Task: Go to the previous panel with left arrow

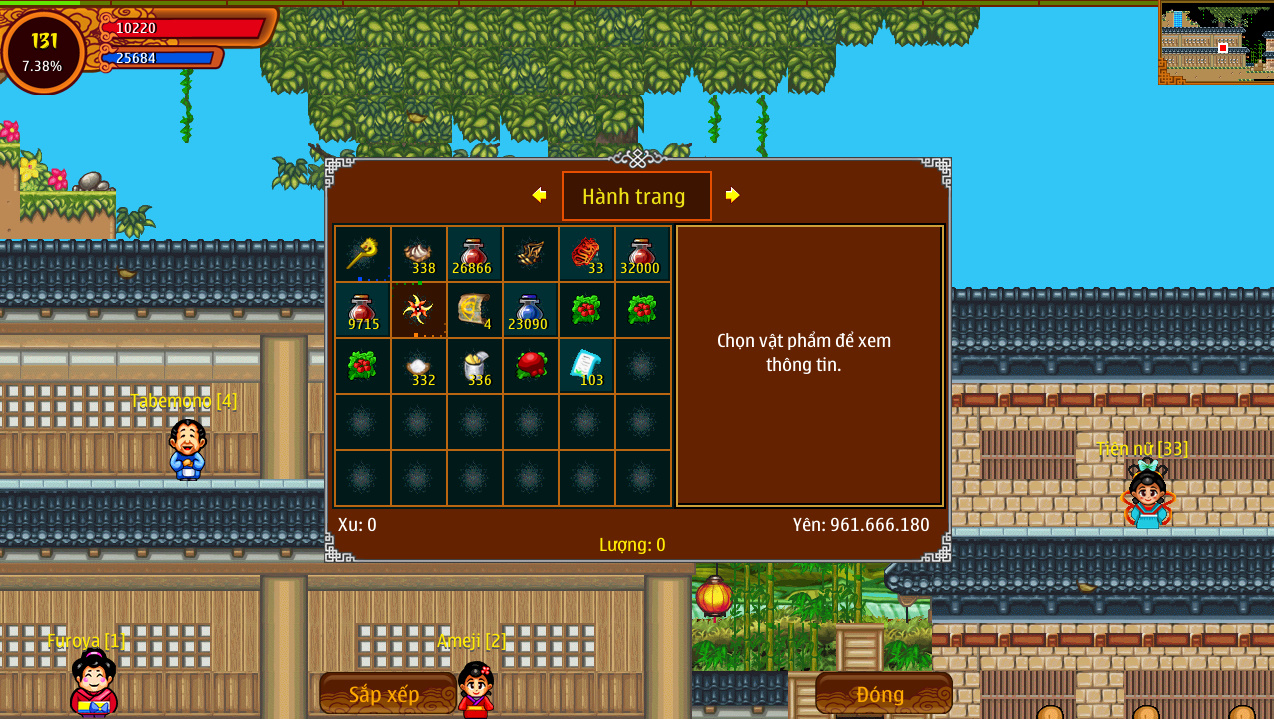Action: point(539,195)
